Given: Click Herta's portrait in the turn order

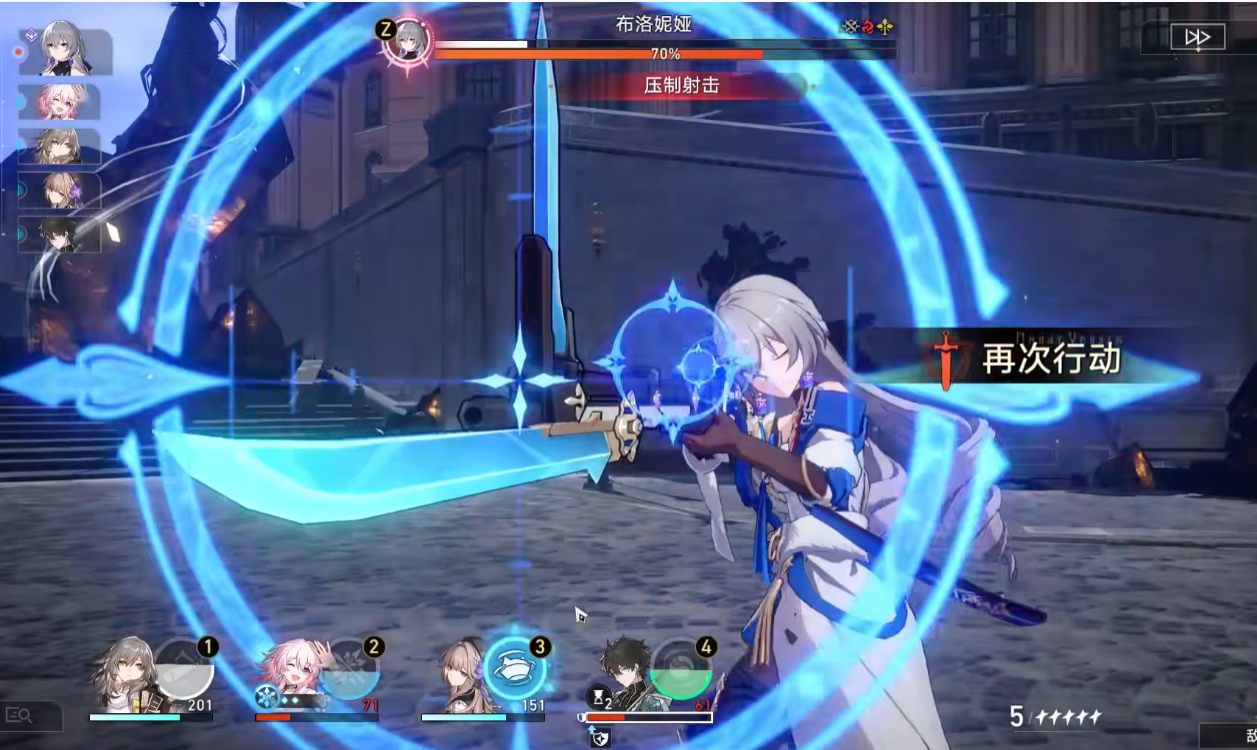Looking at the screenshot, I should click(60, 190).
